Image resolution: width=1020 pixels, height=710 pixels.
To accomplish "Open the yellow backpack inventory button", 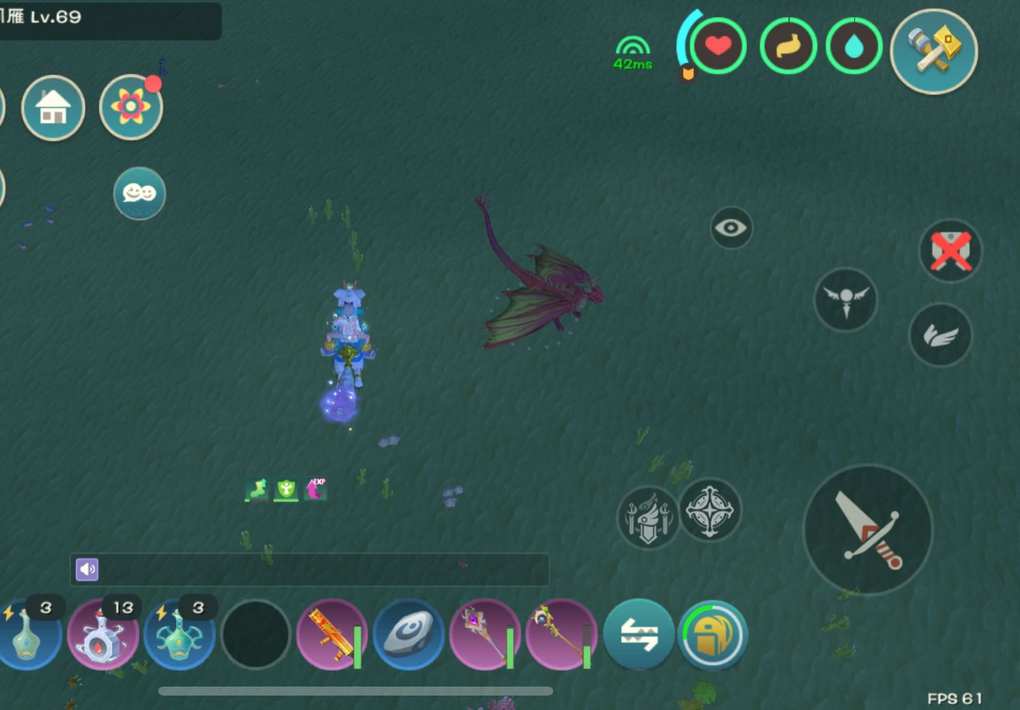I will tap(713, 634).
